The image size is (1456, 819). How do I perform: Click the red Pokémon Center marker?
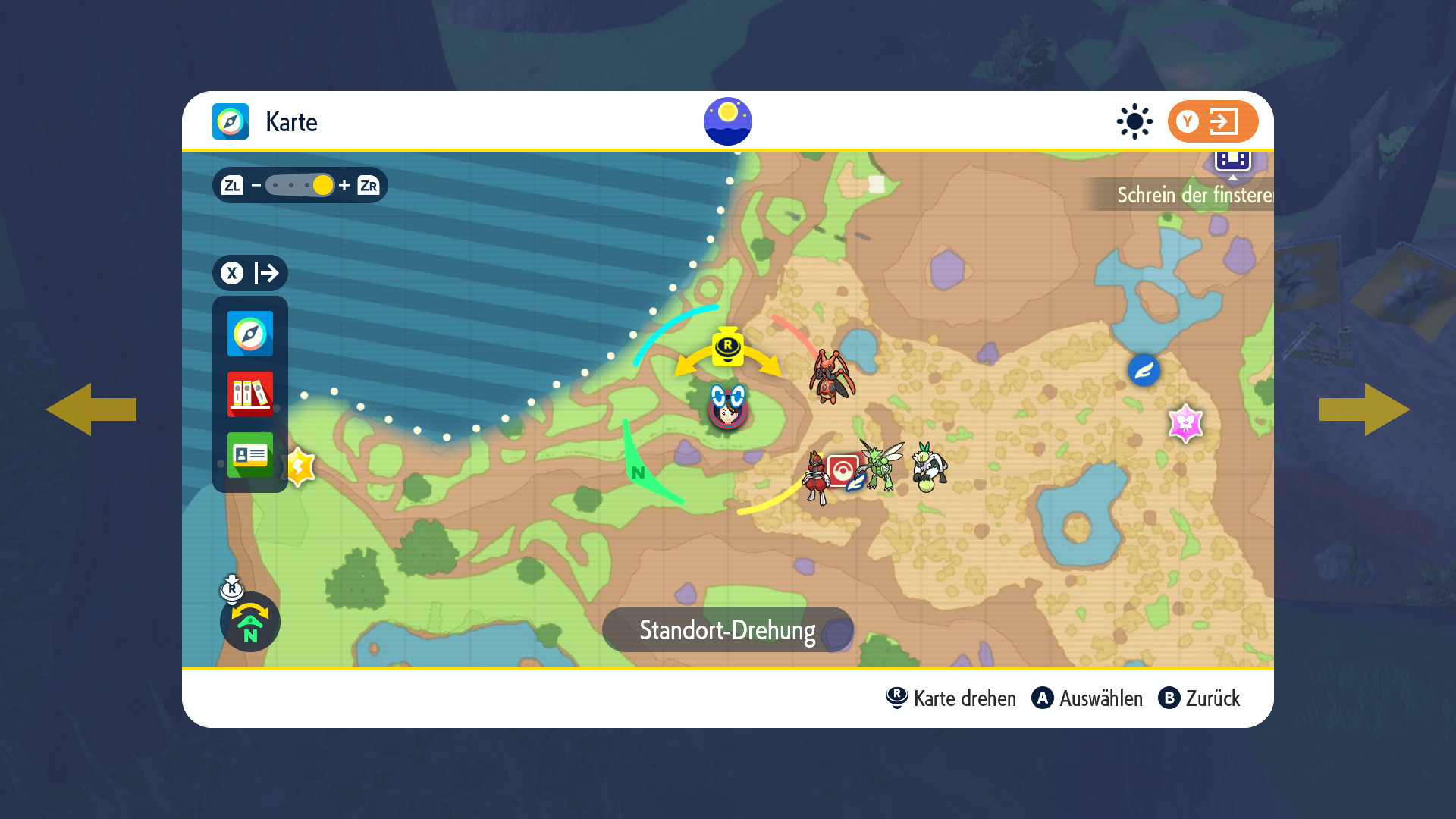coord(843,470)
